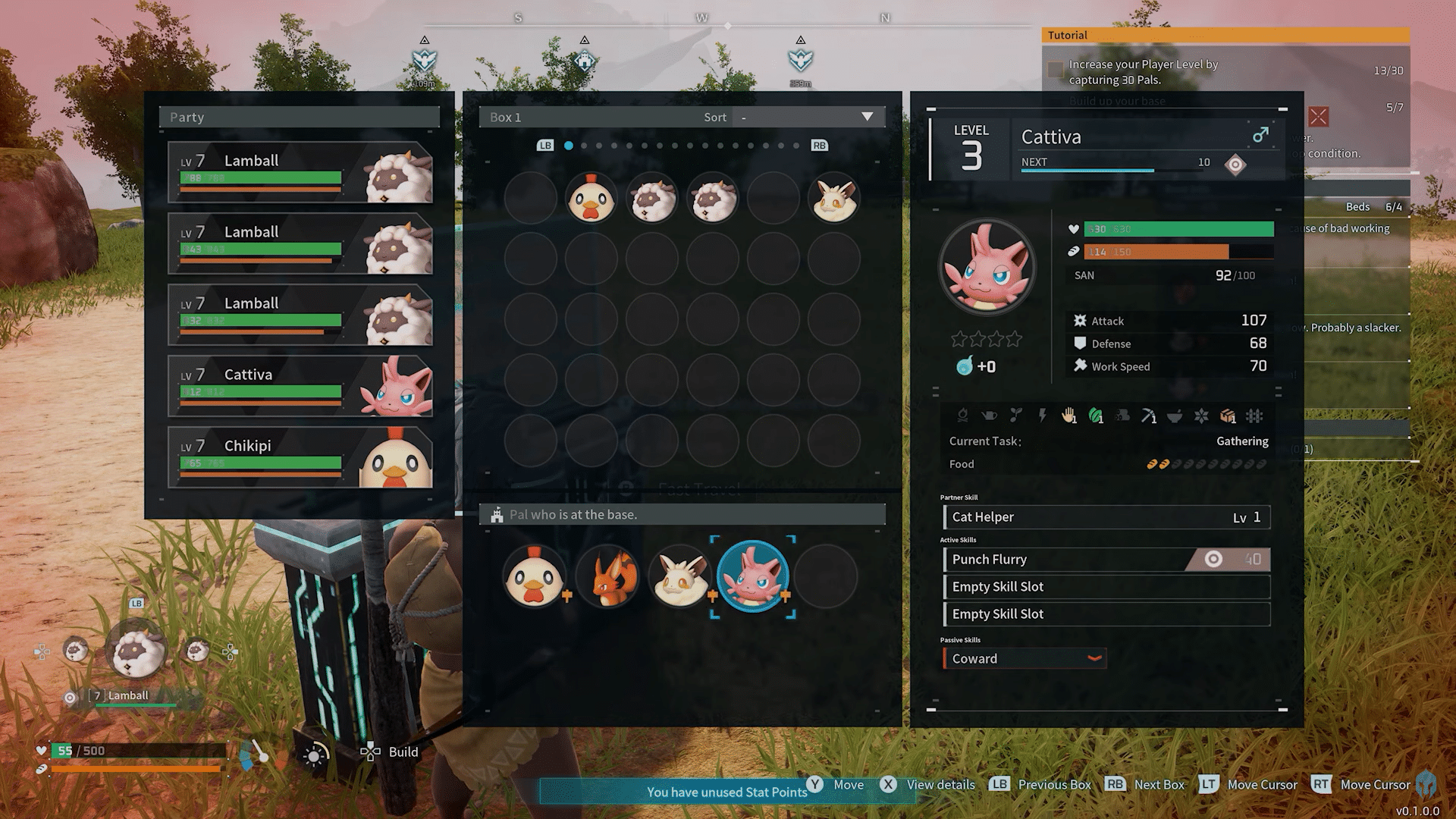Click the green Gathering leaf suitability icon
This screenshot has height=819, width=1456.
[1094, 416]
